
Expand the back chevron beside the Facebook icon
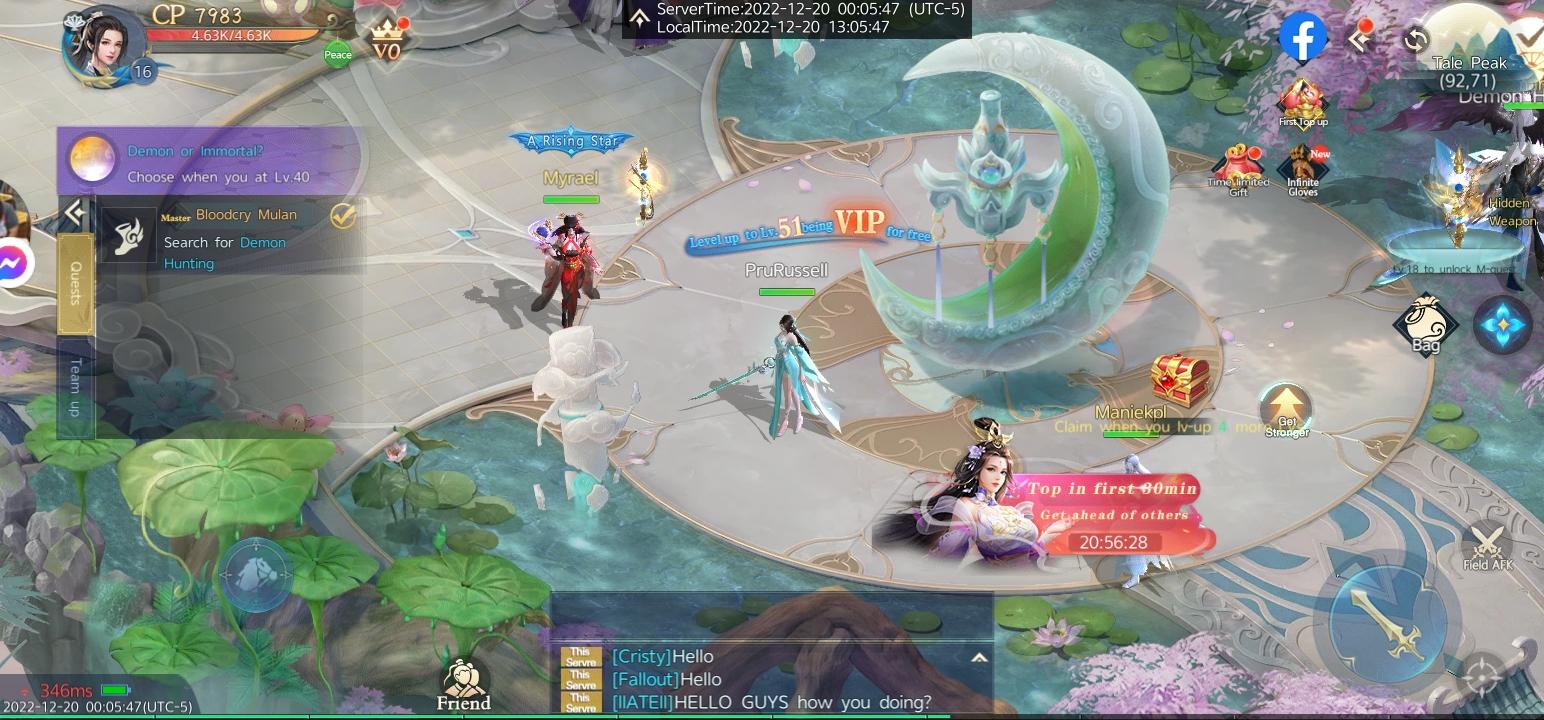pos(1360,40)
